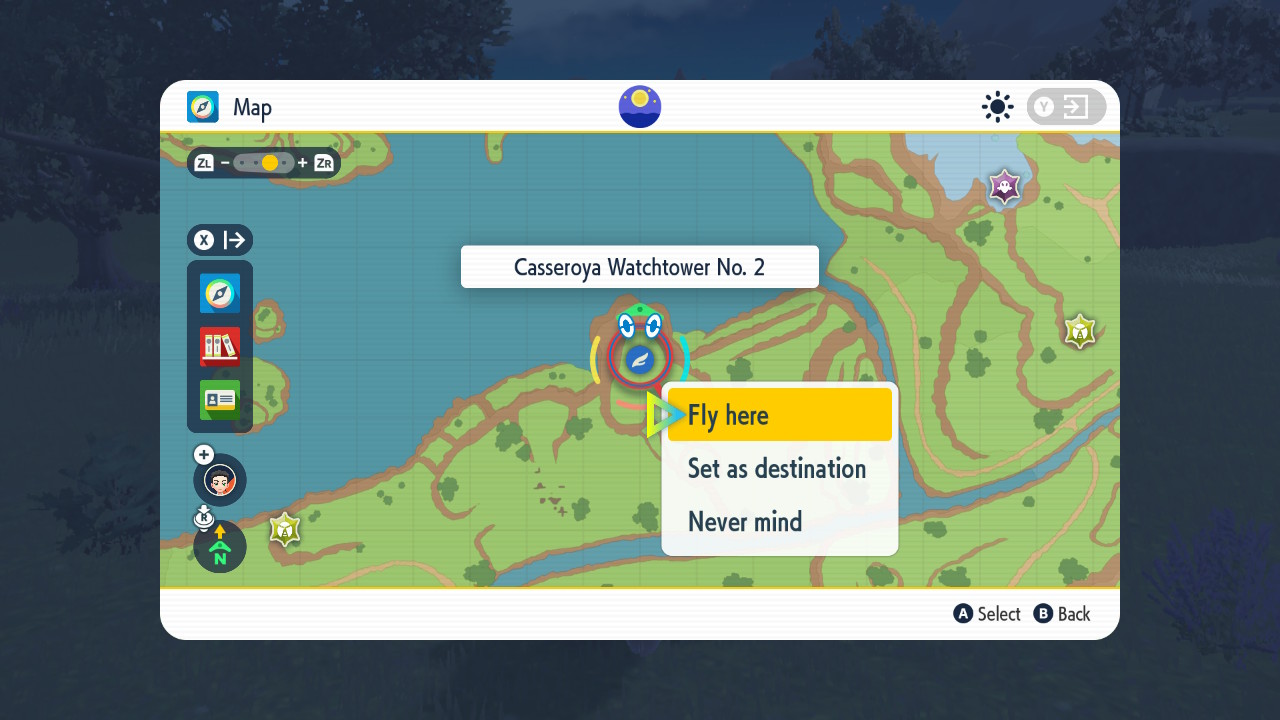The height and width of the screenshot is (720, 1280).
Task: Open the red Pokédex books icon
Action: (220, 346)
